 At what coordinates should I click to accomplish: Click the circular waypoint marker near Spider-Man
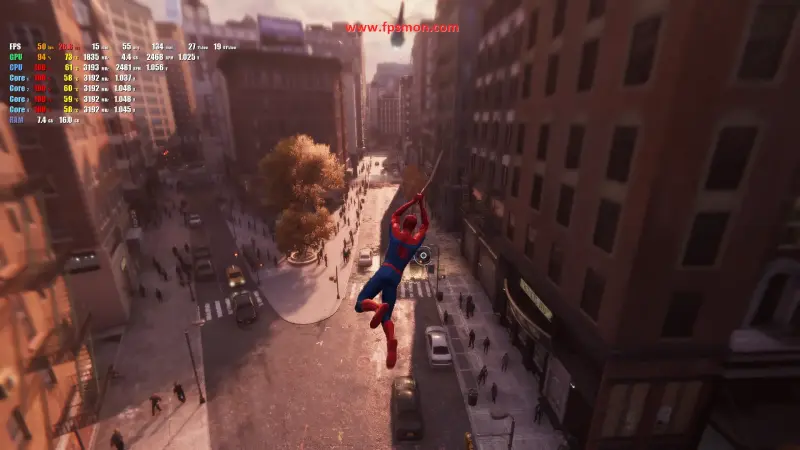423,255
